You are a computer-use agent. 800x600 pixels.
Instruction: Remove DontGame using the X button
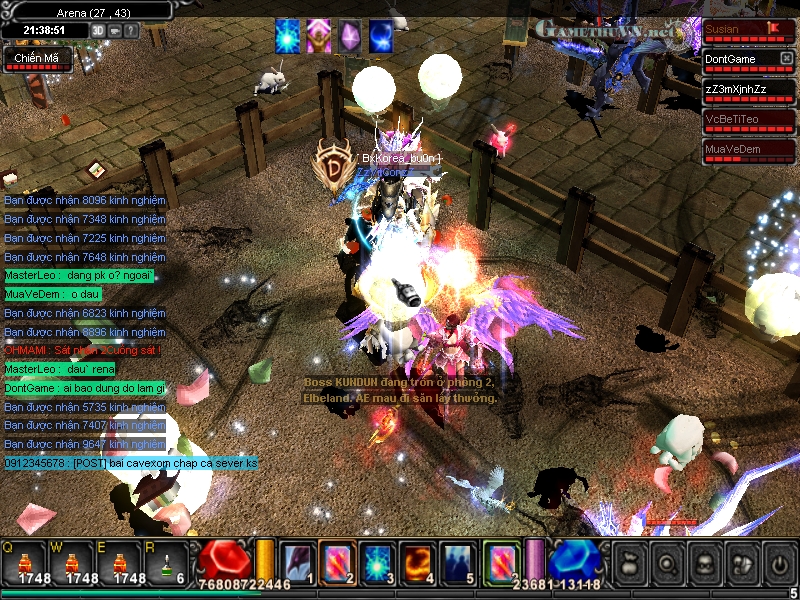(x=786, y=59)
